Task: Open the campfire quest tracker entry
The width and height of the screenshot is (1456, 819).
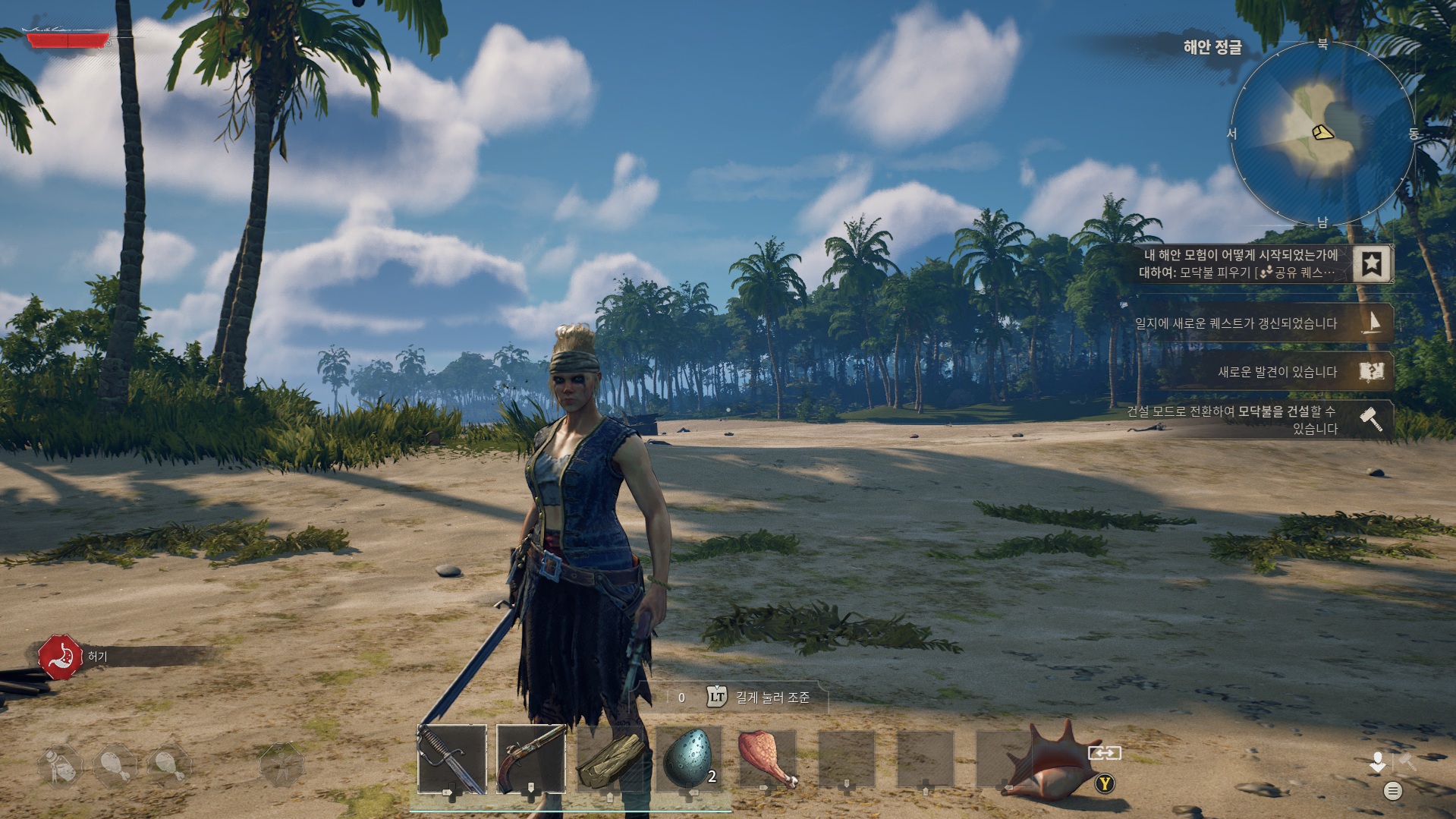Action: (1238, 264)
